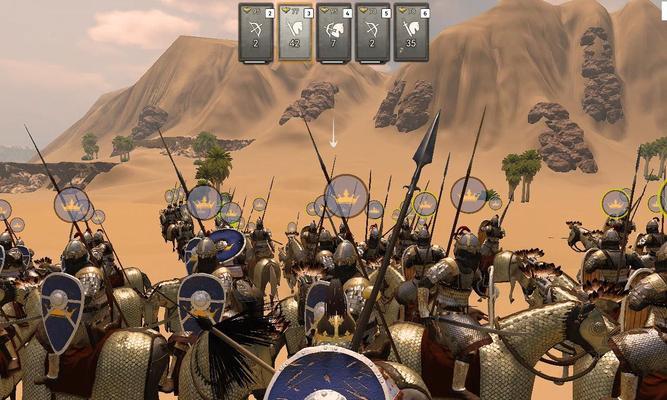Select formation 2 archer card
The height and width of the screenshot is (400, 667).
(256, 31)
